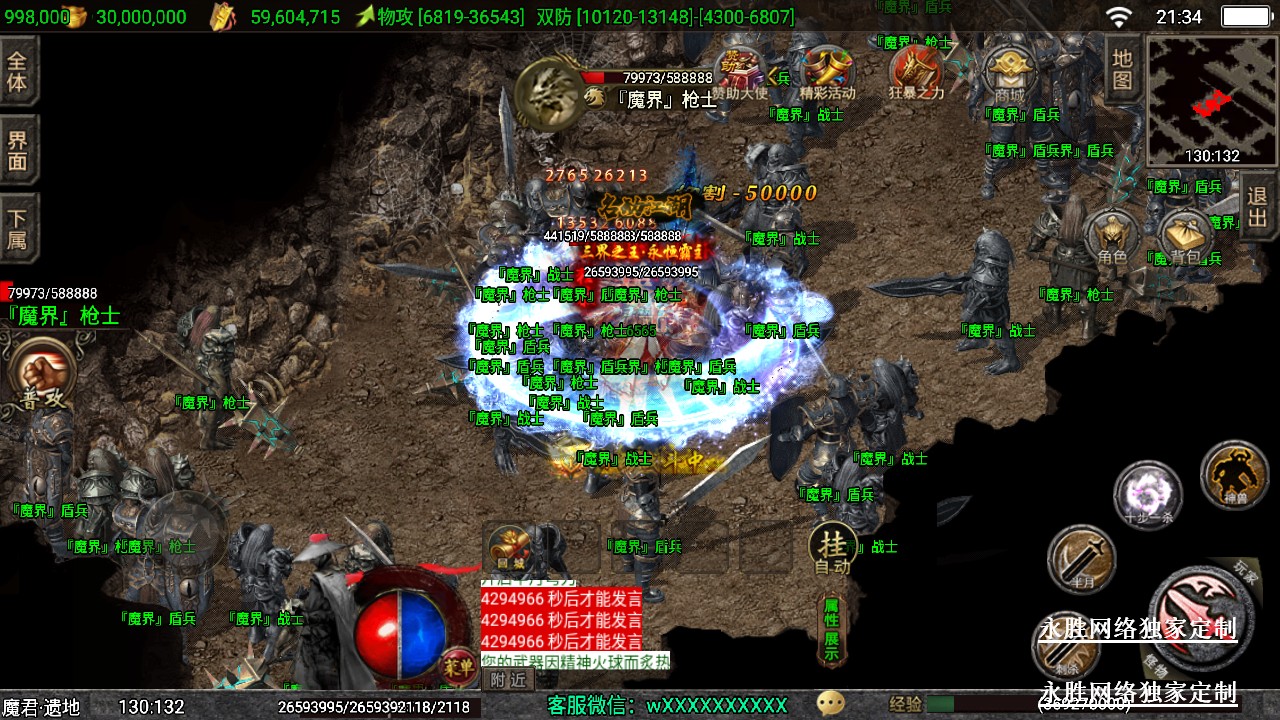
Task: Activate the 狂暴之力 icon
Action: click(x=916, y=72)
